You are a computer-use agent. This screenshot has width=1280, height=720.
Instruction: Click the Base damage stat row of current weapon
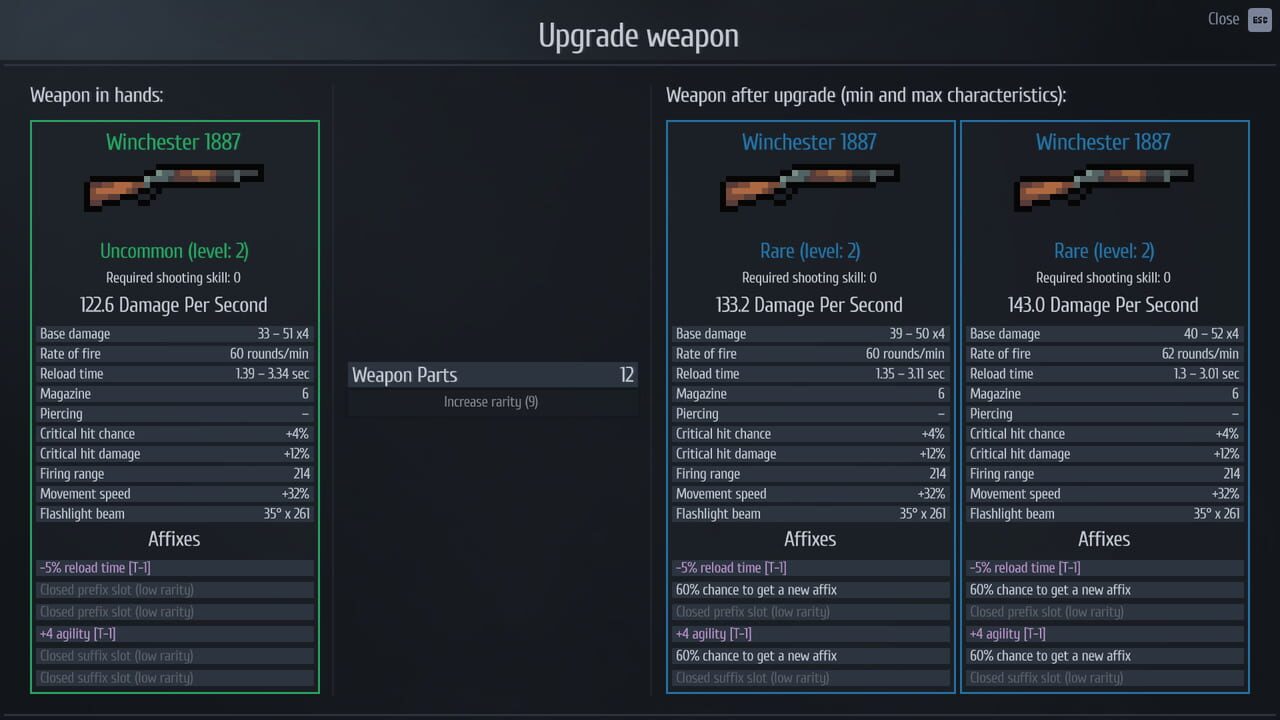[174, 333]
